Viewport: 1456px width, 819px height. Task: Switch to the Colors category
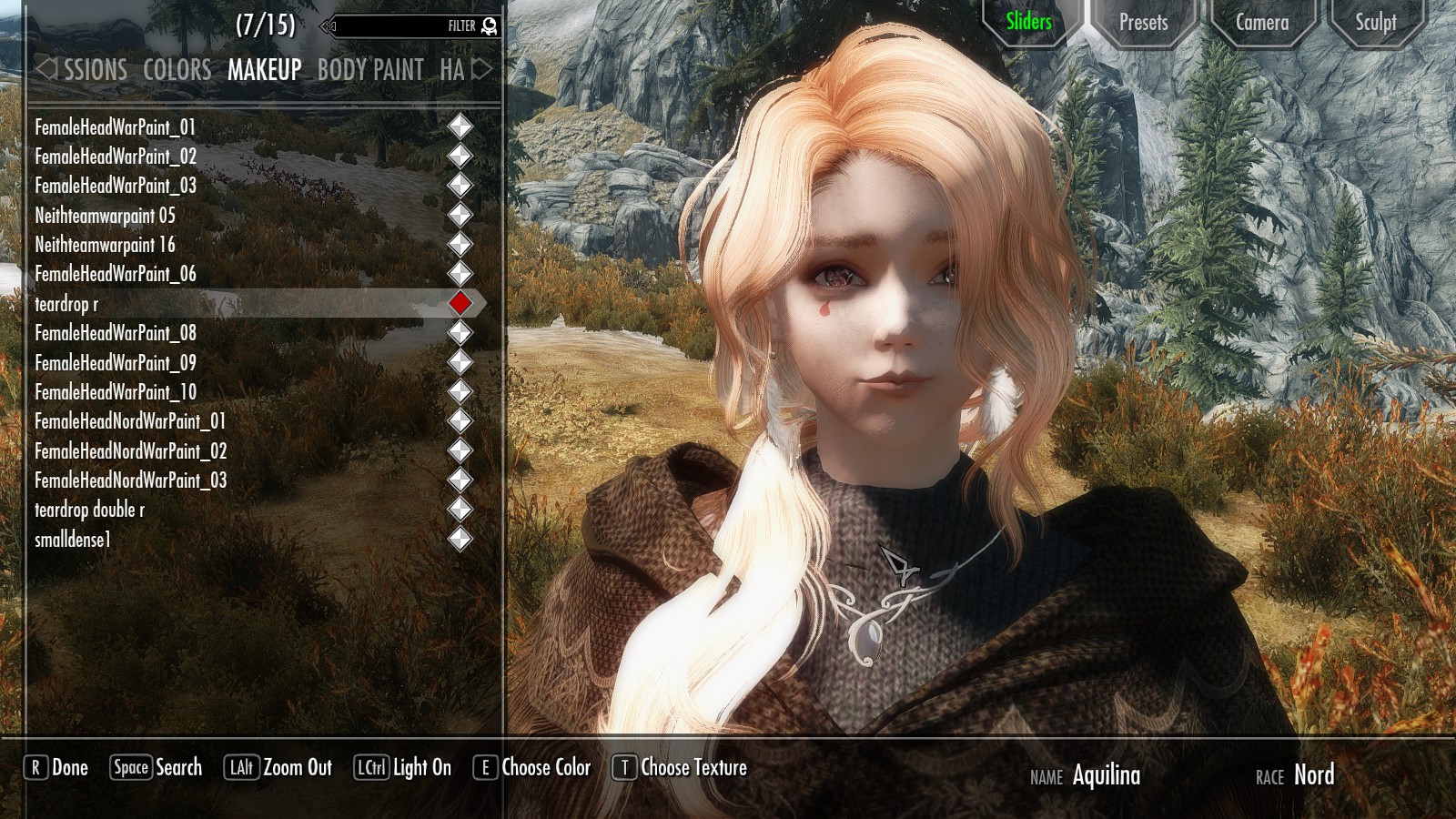[177, 70]
